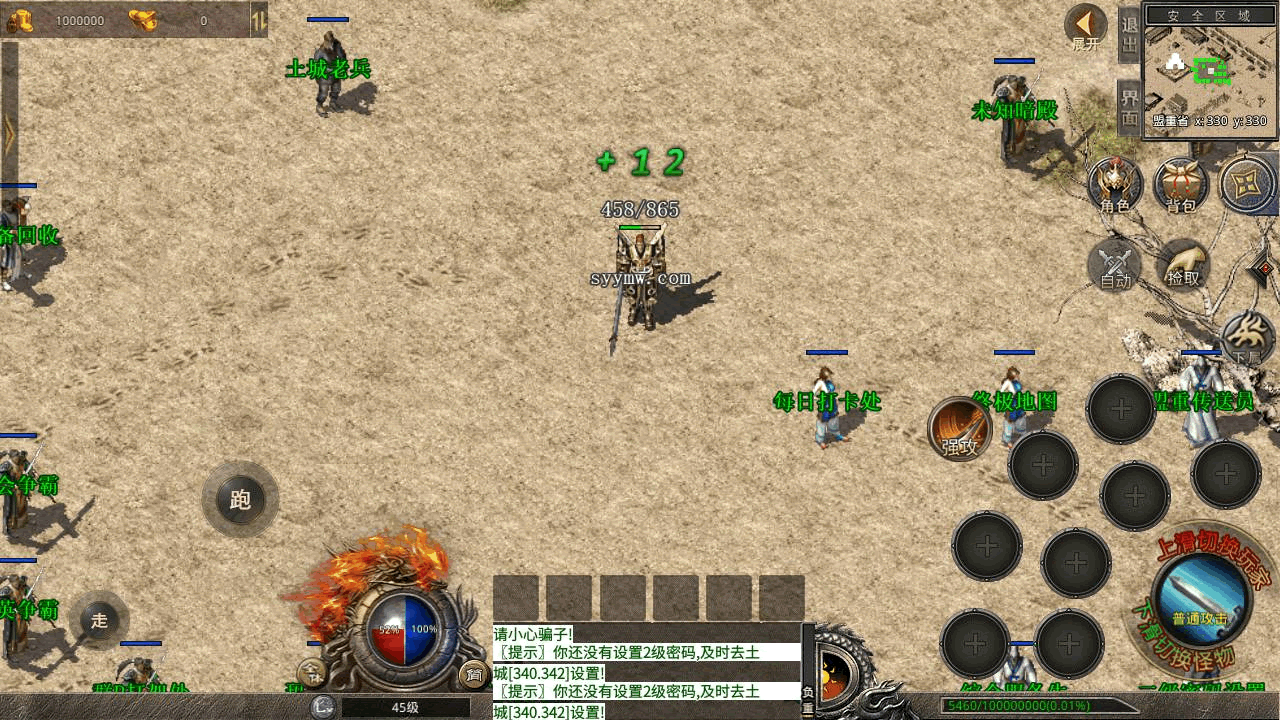Tap the 捡取 pick-up button
This screenshot has height=720, width=1280.
[x=1183, y=265]
